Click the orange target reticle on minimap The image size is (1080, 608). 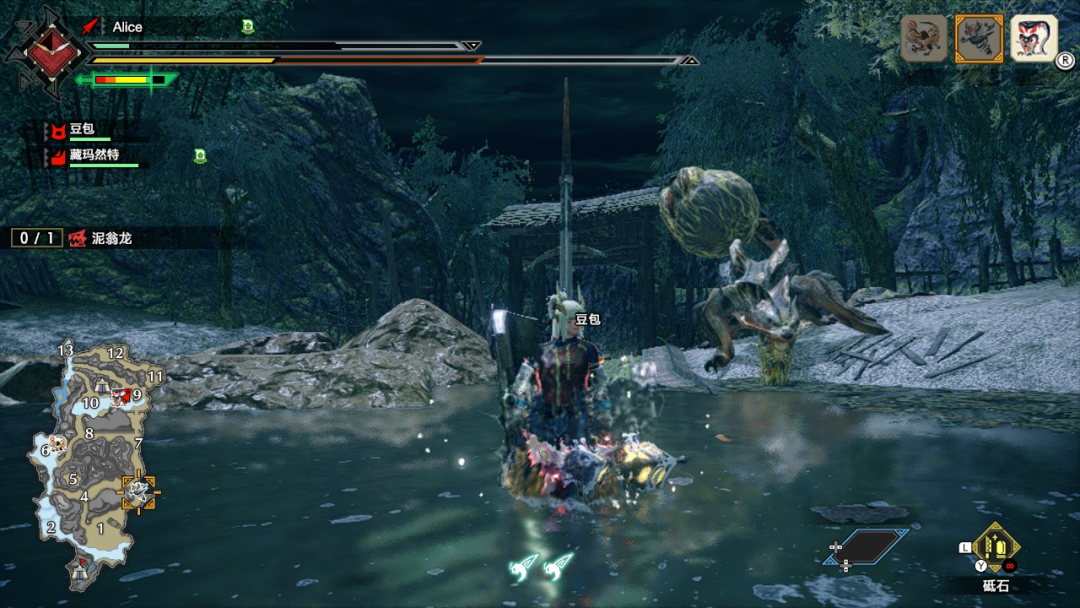pyautogui.click(x=138, y=491)
